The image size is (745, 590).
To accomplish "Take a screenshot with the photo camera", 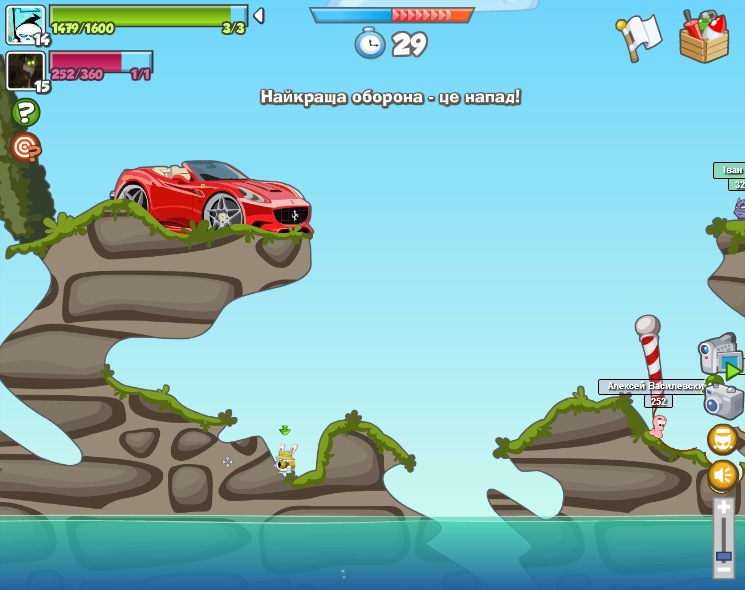I will pyautogui.click(x=723, y=402).
